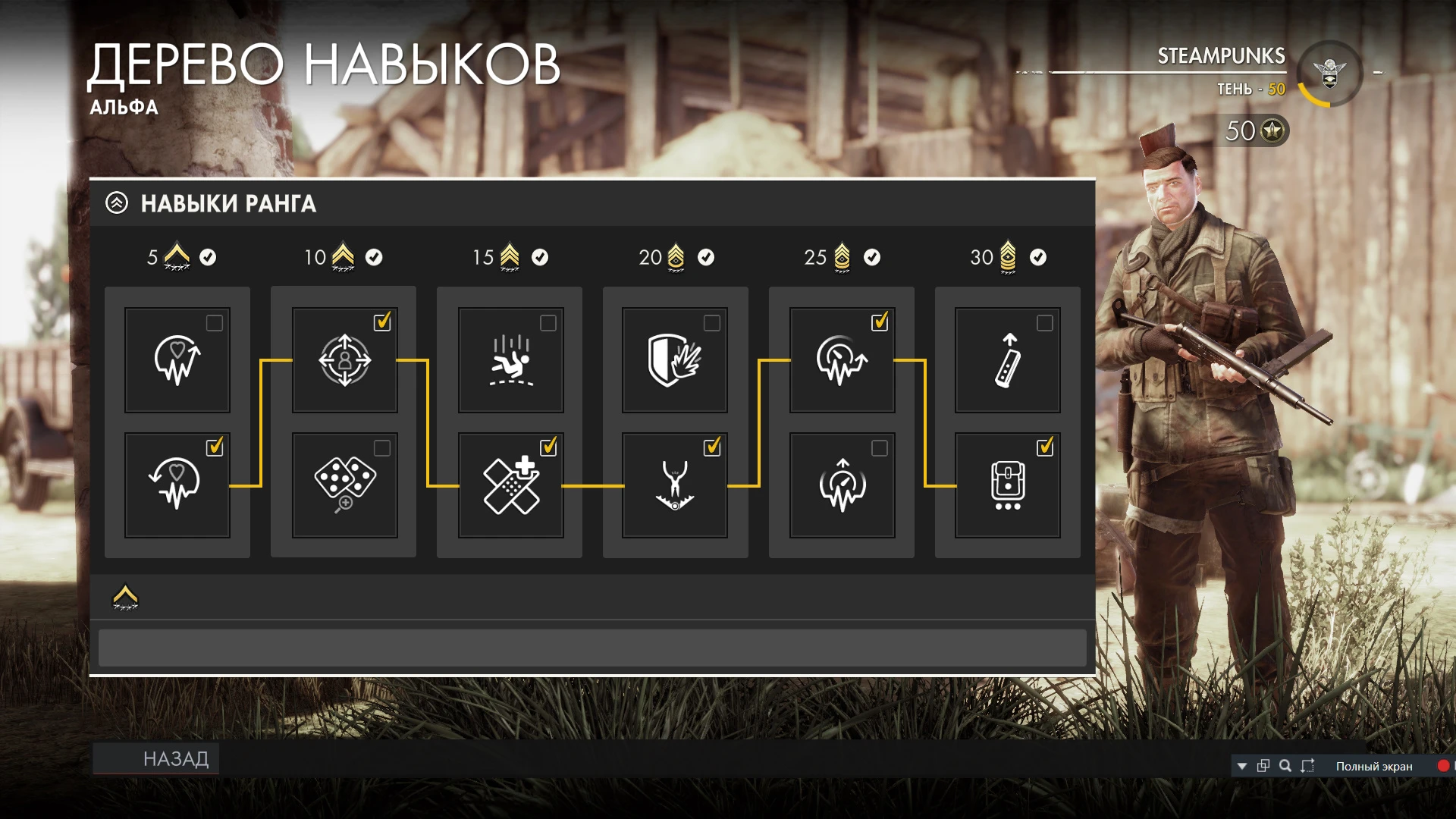Open the rank 5 insignia dropdown

click(x=176, y=258)
